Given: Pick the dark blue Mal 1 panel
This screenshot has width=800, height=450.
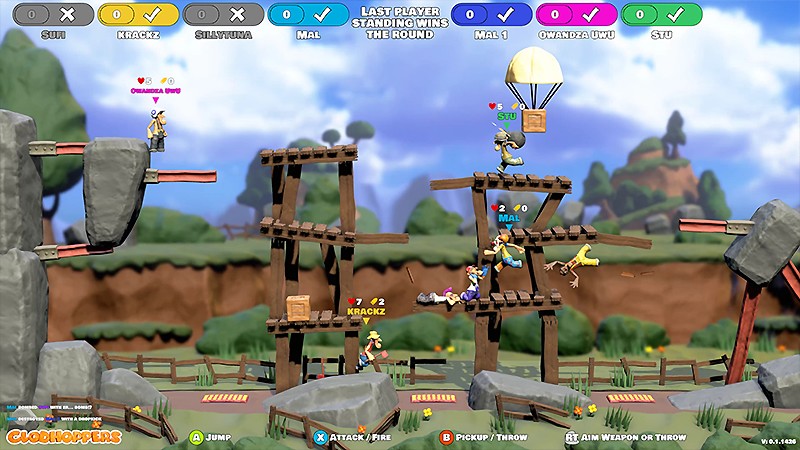Looking at the screenshot, I should (491, 15).
